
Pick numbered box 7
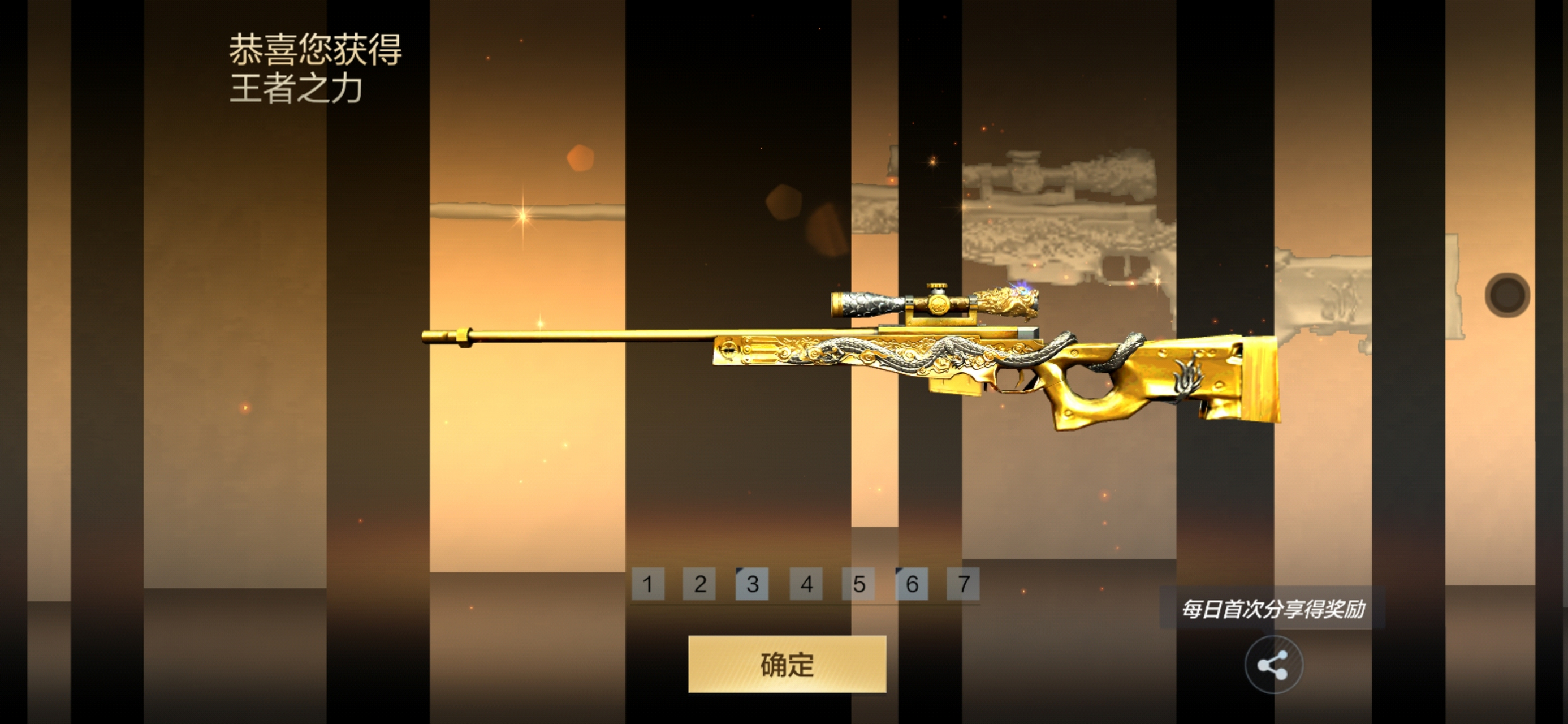pyautogui.click(x=964, y=584)
